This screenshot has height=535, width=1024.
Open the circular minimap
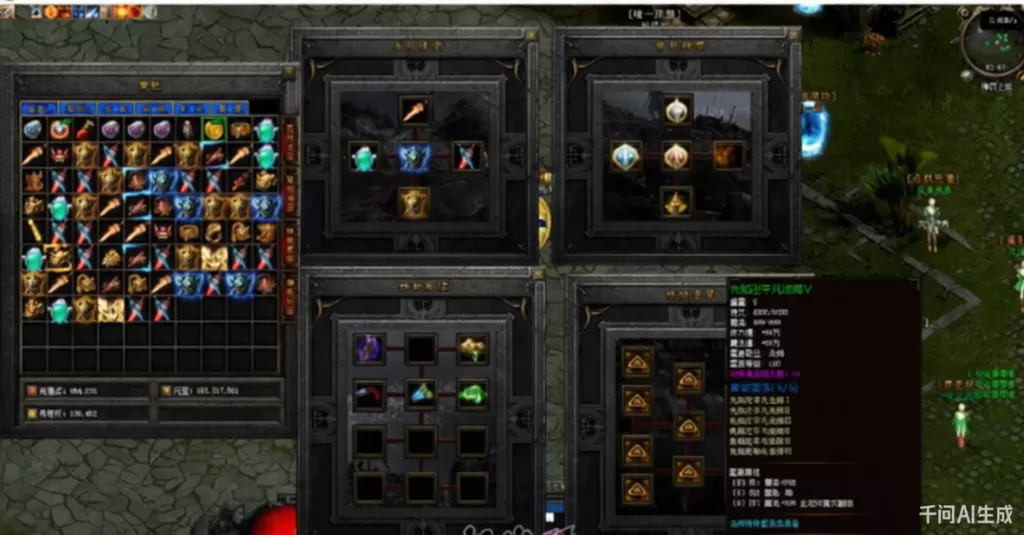coord(991,43)
